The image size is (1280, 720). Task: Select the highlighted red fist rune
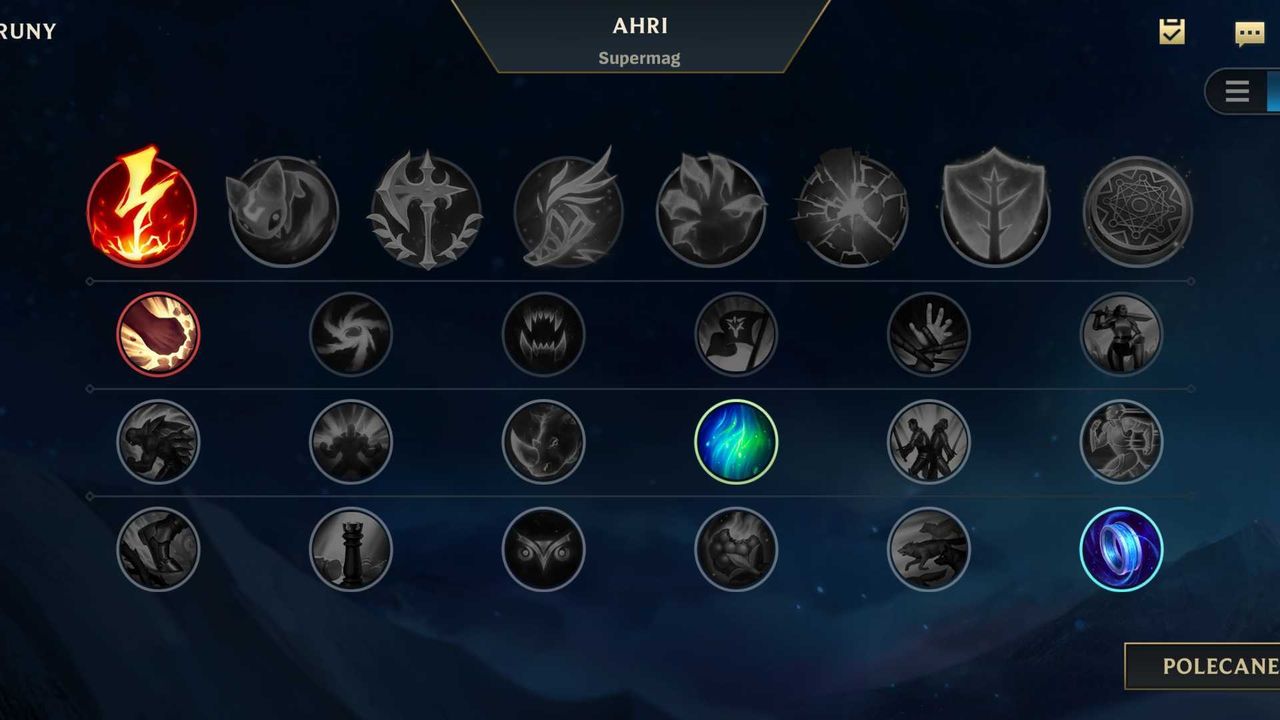(x=158, y=334)
